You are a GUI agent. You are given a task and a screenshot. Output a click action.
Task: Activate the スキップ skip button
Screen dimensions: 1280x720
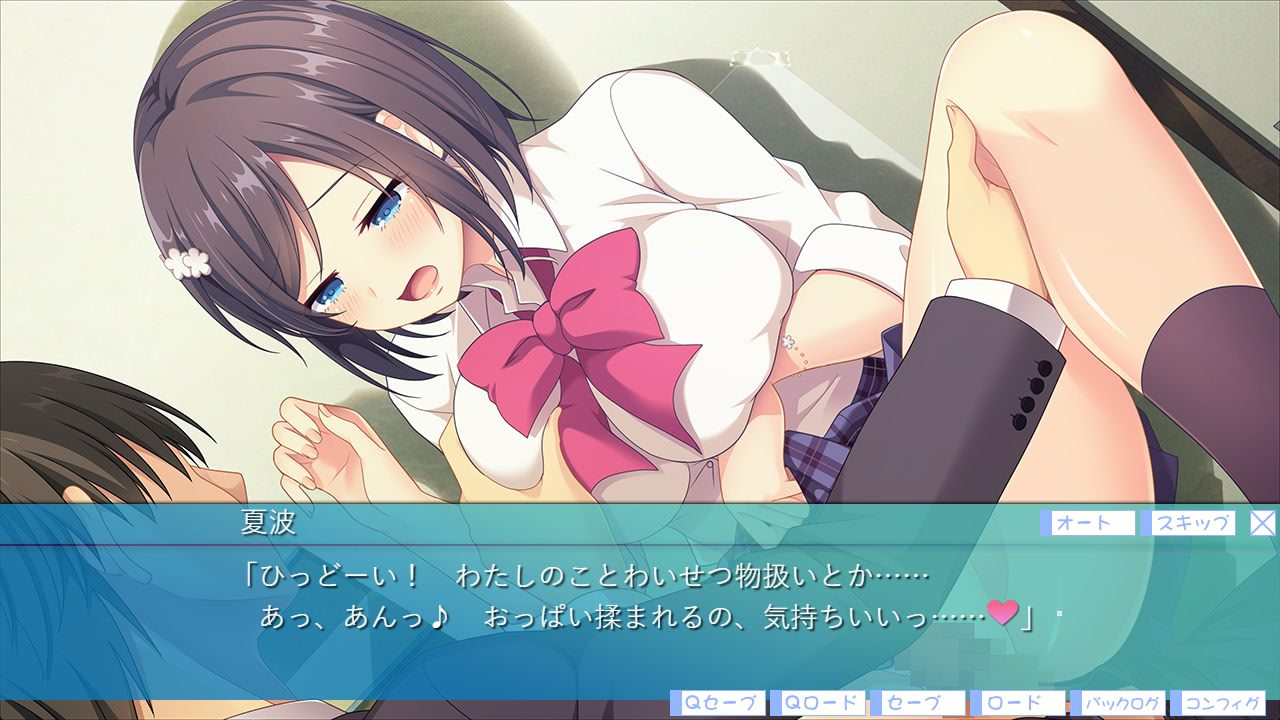pyautogui.click(x=1192, y=523)
